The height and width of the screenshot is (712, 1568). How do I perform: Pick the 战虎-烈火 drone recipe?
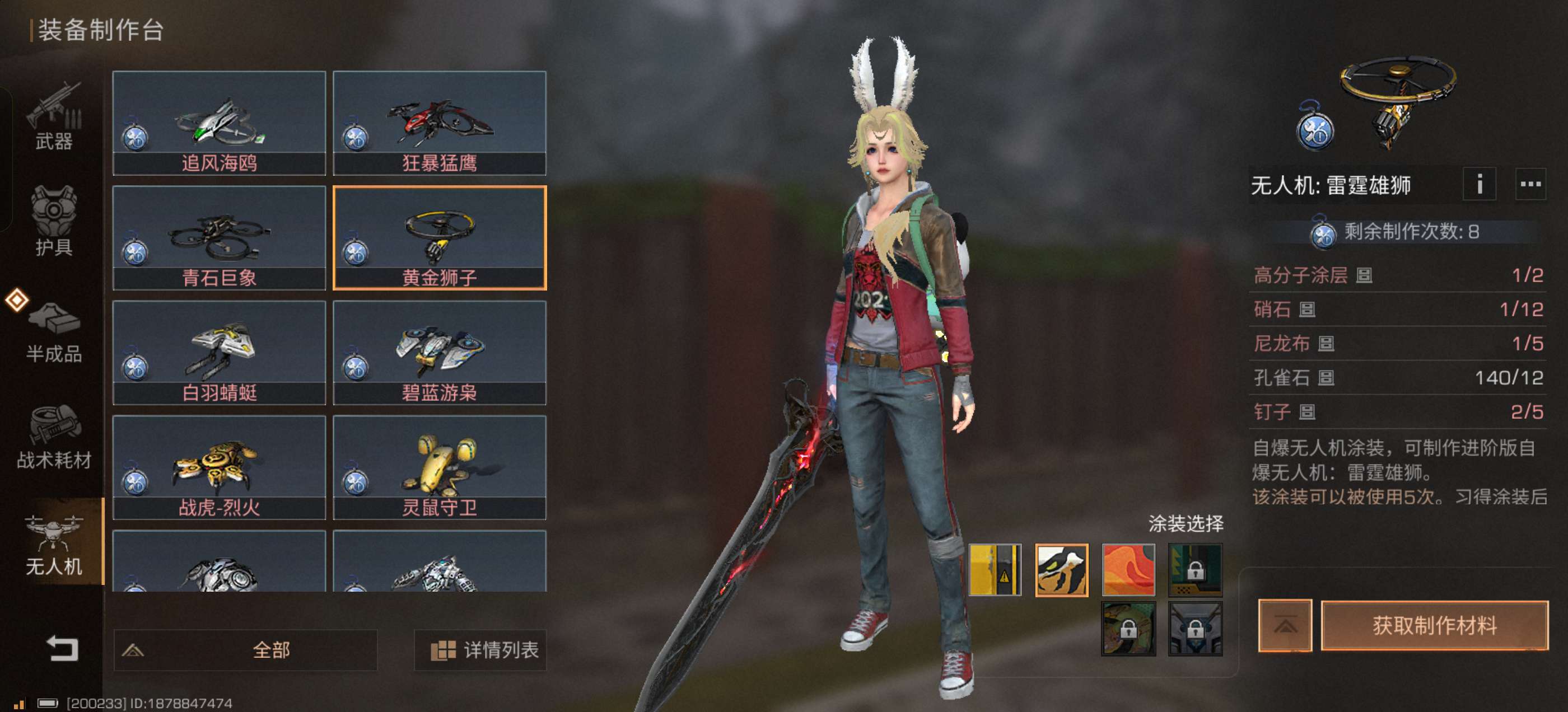pyautogui.click(x=219, y=467)
